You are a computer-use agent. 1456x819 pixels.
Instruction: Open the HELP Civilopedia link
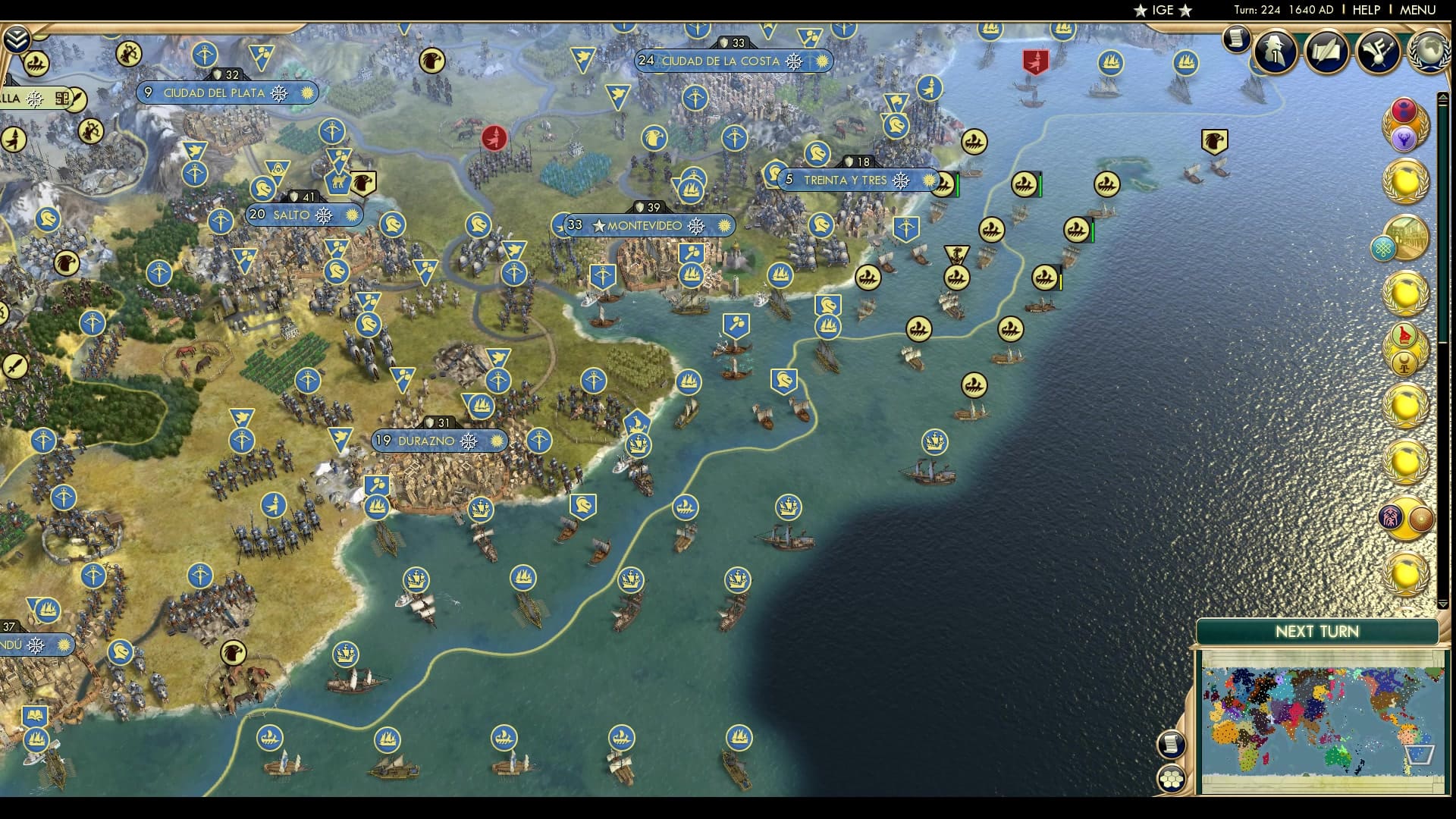[x=1366, y=10]
